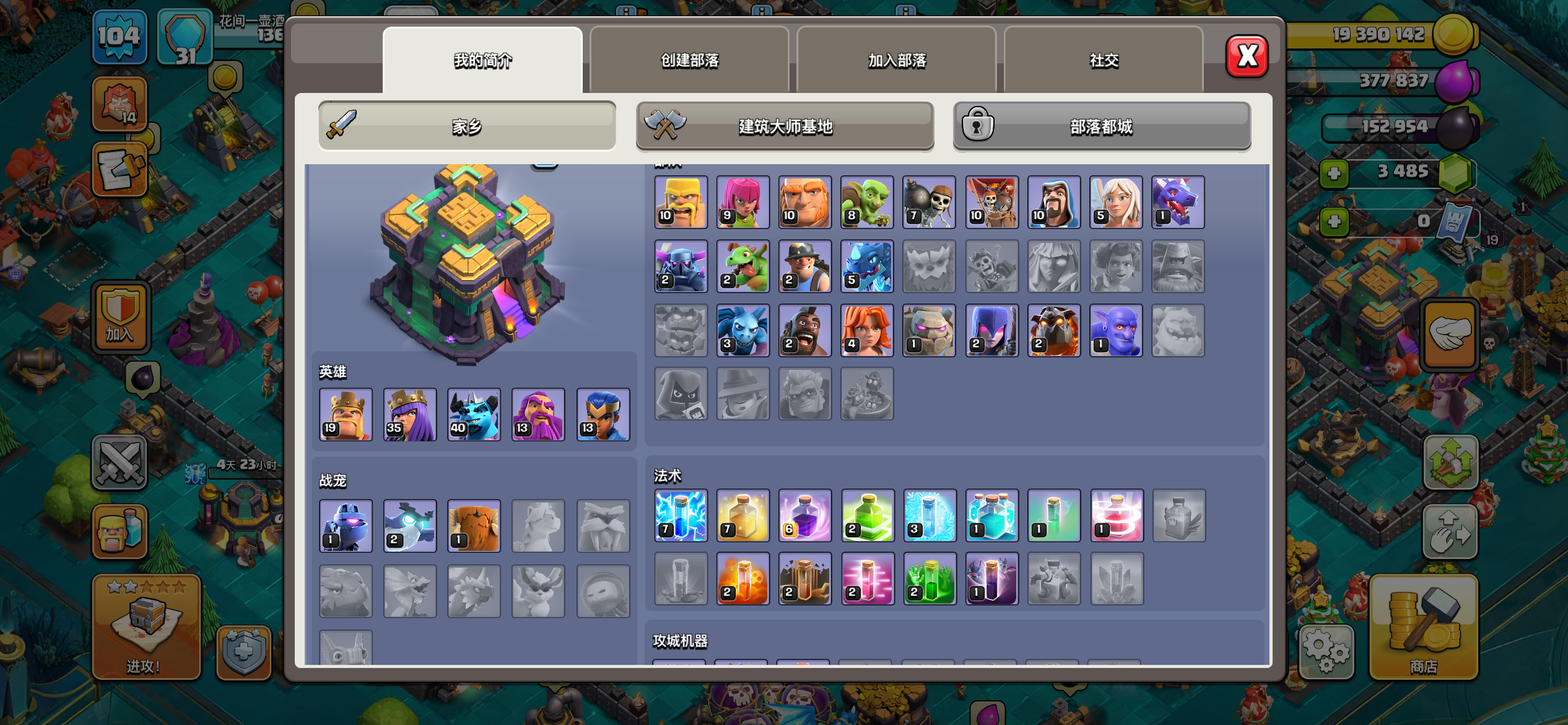Viewport: 1568px width, 725px height.
Task: Open the Wall Breaker troop icon
Action: (930, 201)
